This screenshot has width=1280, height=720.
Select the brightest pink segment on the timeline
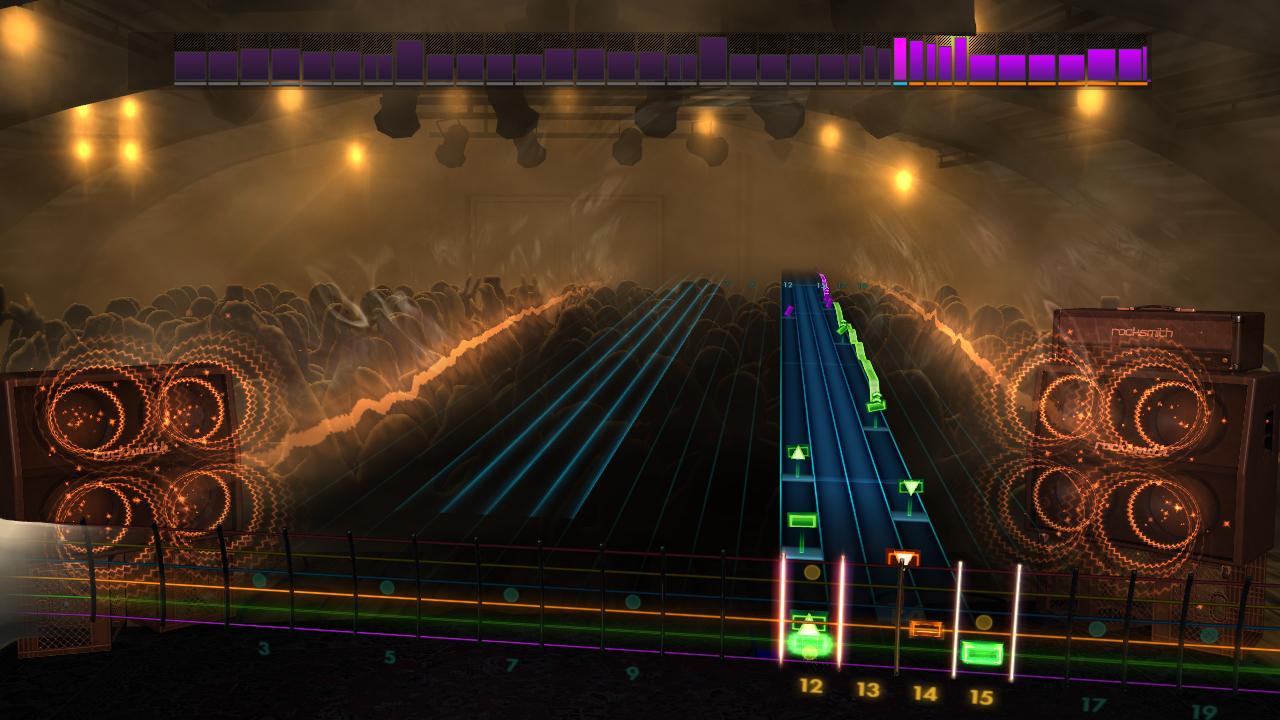click(x=899, y=60)
